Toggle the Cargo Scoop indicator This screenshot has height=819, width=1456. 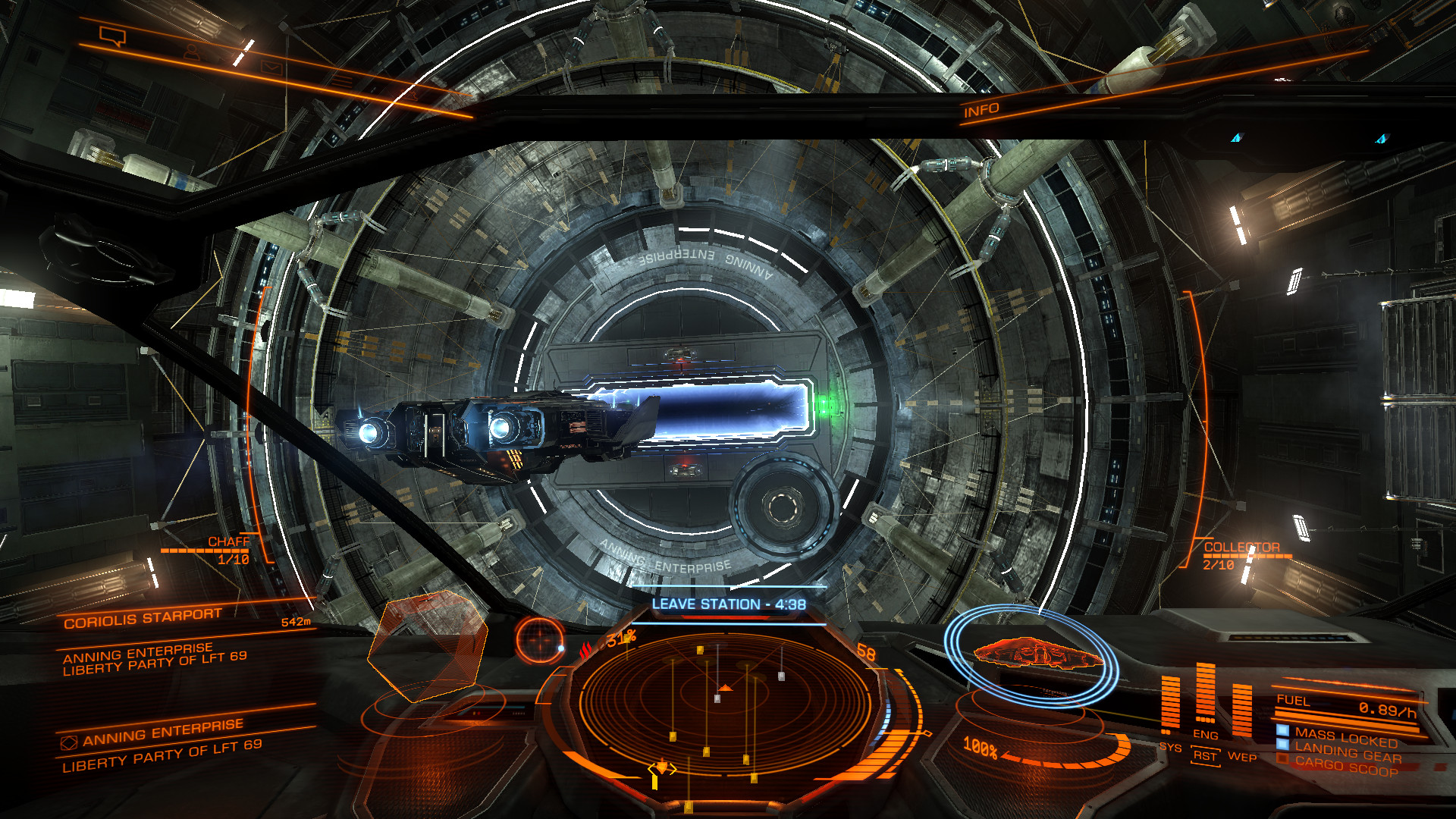pos(1346,767)
